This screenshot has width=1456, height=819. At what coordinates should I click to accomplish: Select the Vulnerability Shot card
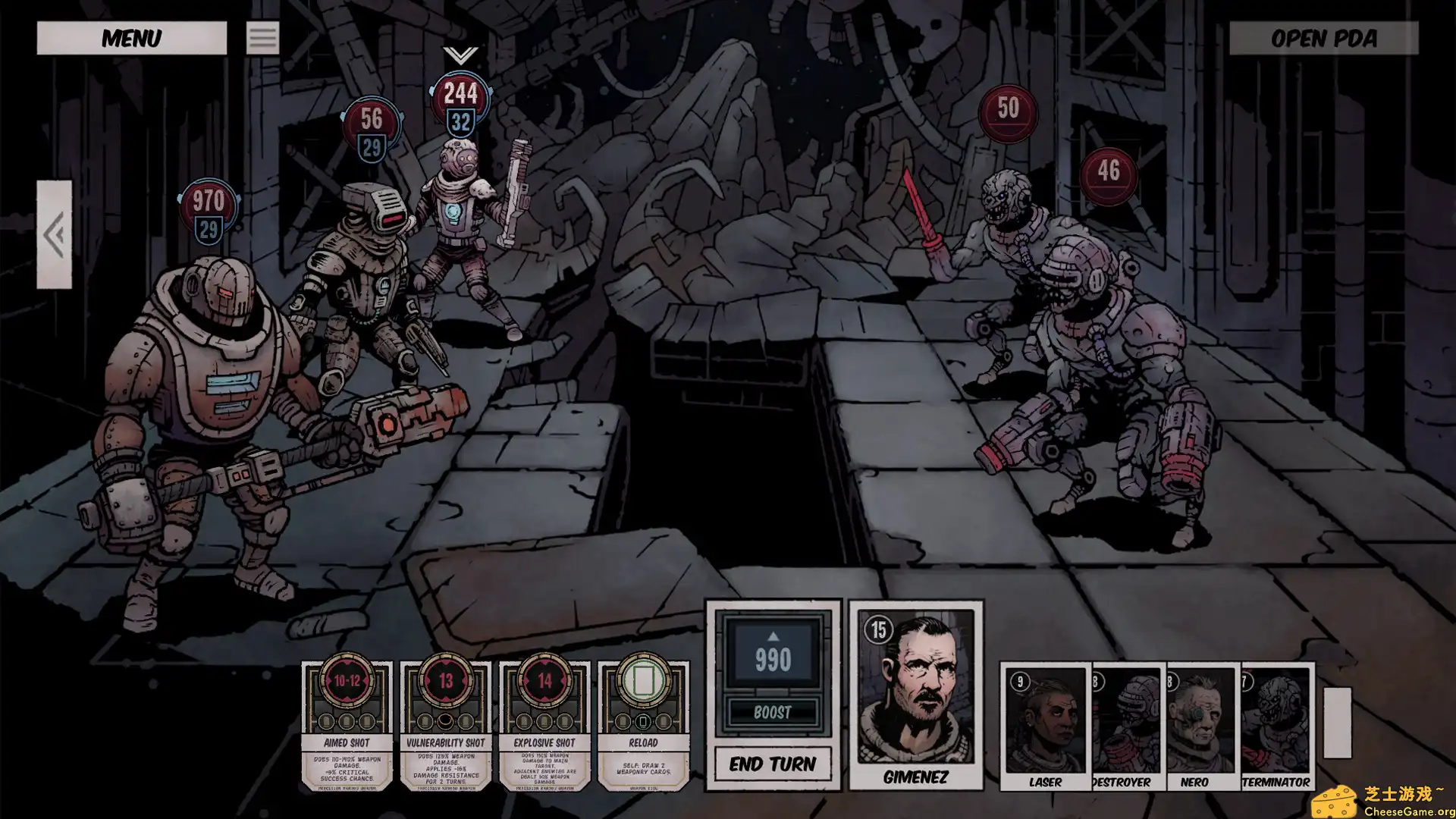[x=445, y=726]
